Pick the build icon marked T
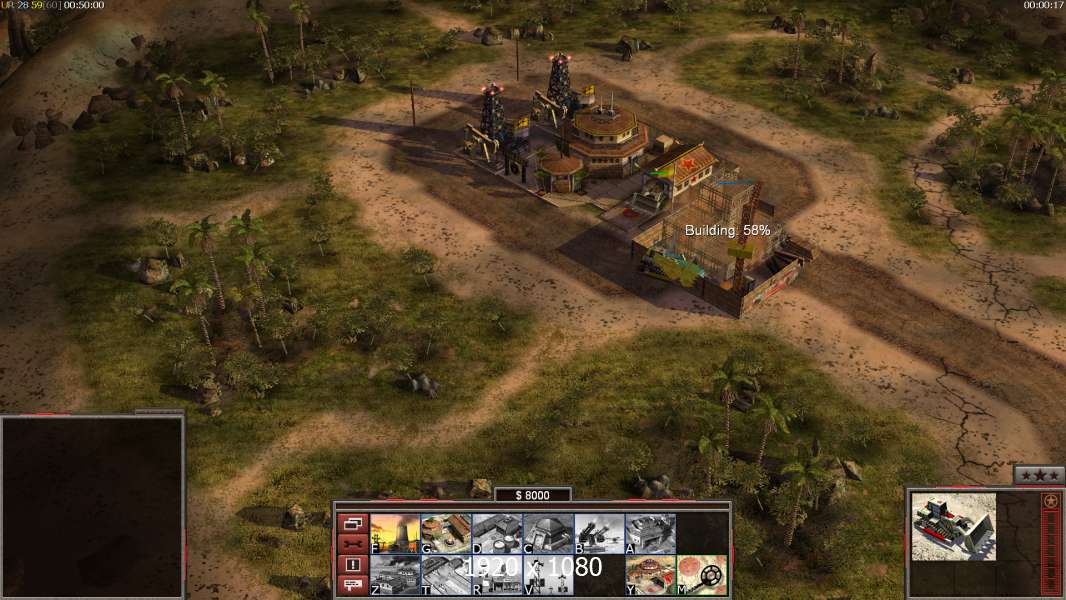The image size is (1066, 600). (446, 574)
